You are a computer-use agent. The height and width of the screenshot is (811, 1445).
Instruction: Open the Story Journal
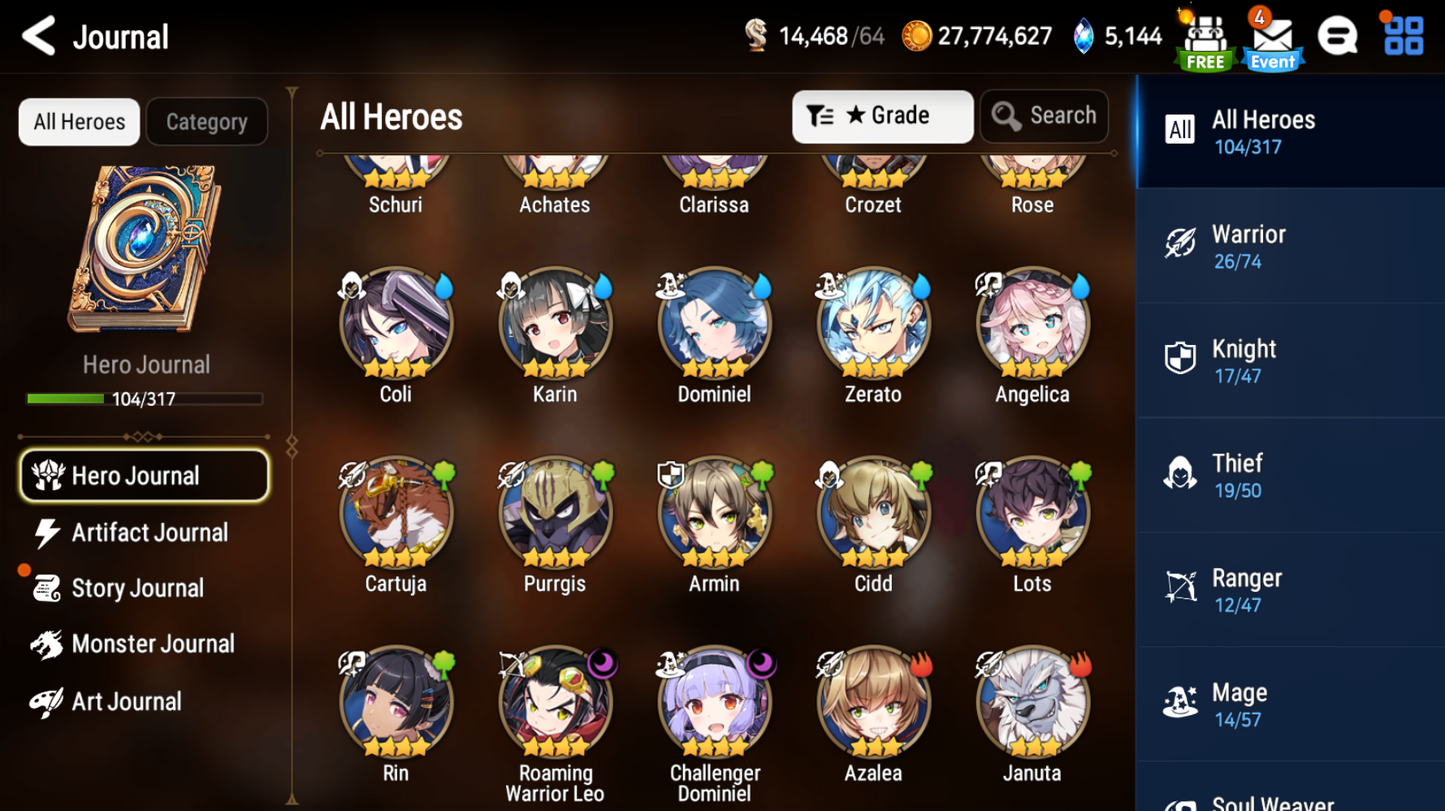tap(143, 588)
